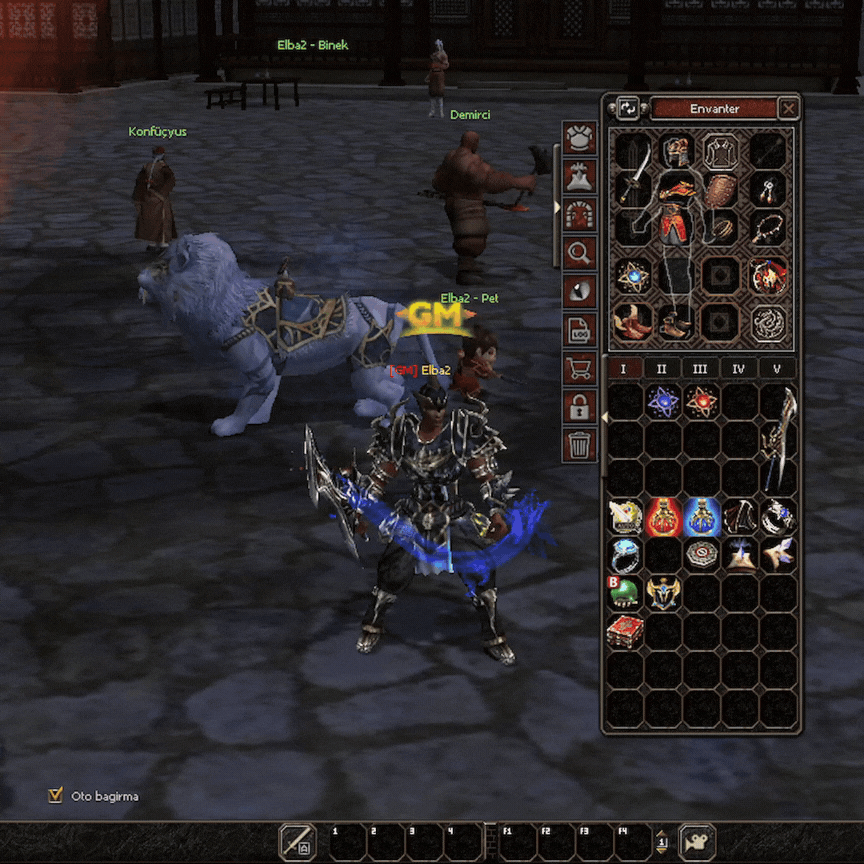The height and width of the screenshot is (864, 864).
Task: Click the trash can delete button
Action: pyautogui.click(x=580, y=443)
